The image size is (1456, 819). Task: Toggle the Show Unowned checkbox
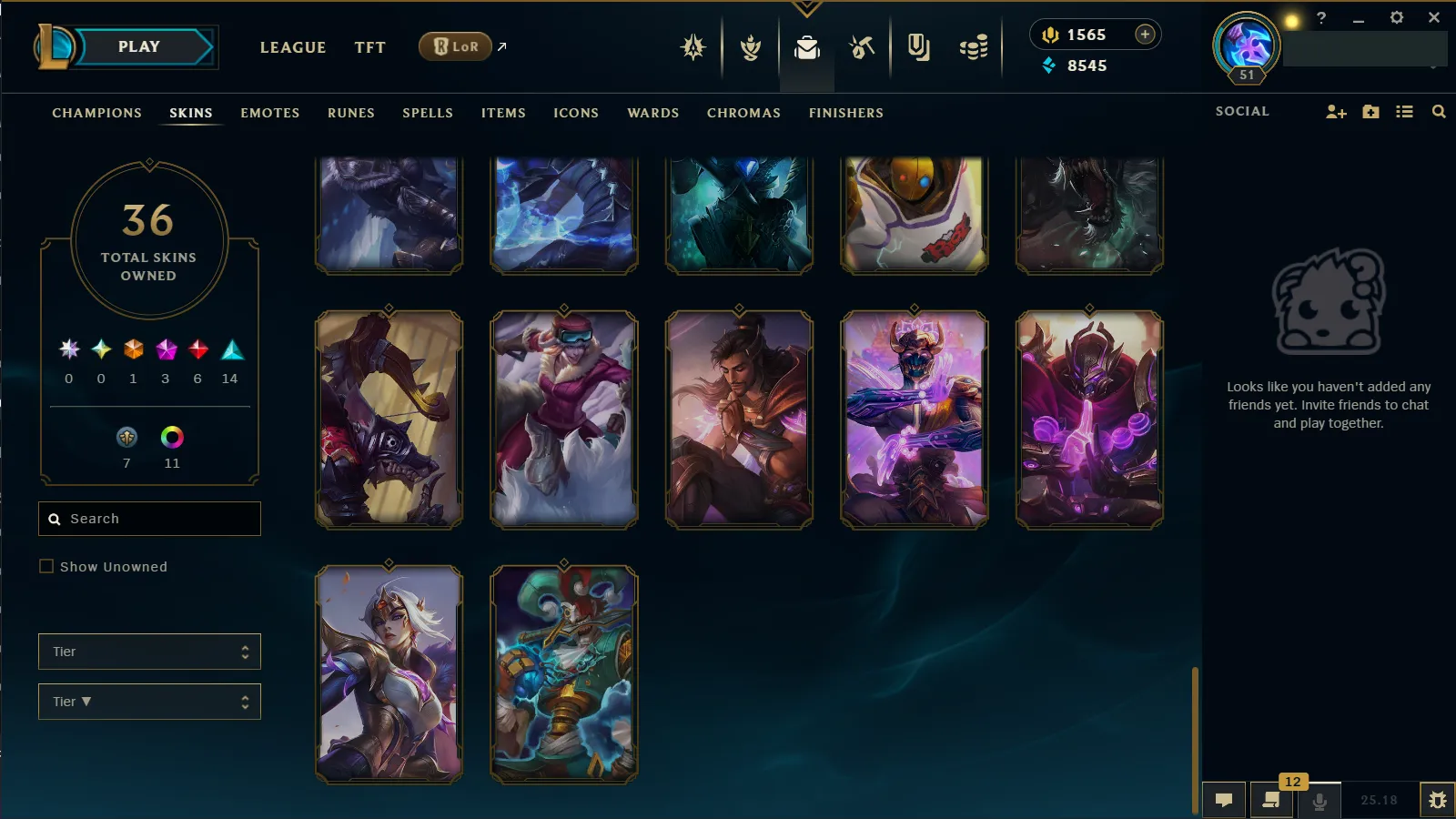coord(46,566)
